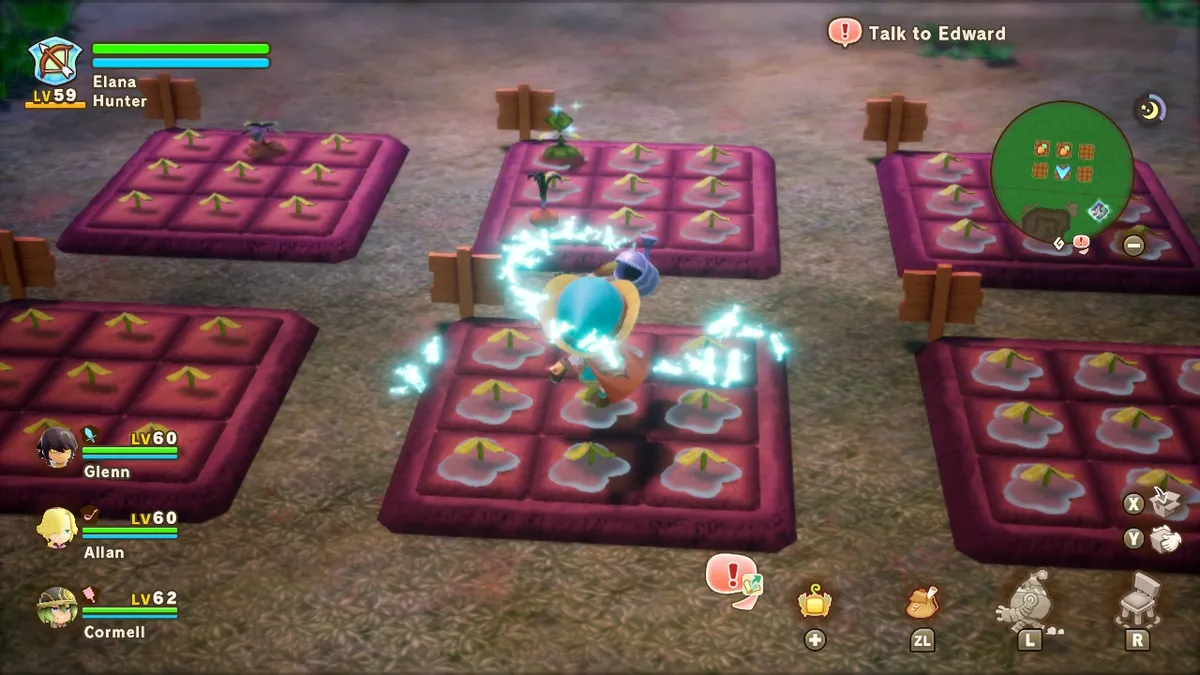
Task: Open the orange item bag
Action: click(x=921, y=602)
